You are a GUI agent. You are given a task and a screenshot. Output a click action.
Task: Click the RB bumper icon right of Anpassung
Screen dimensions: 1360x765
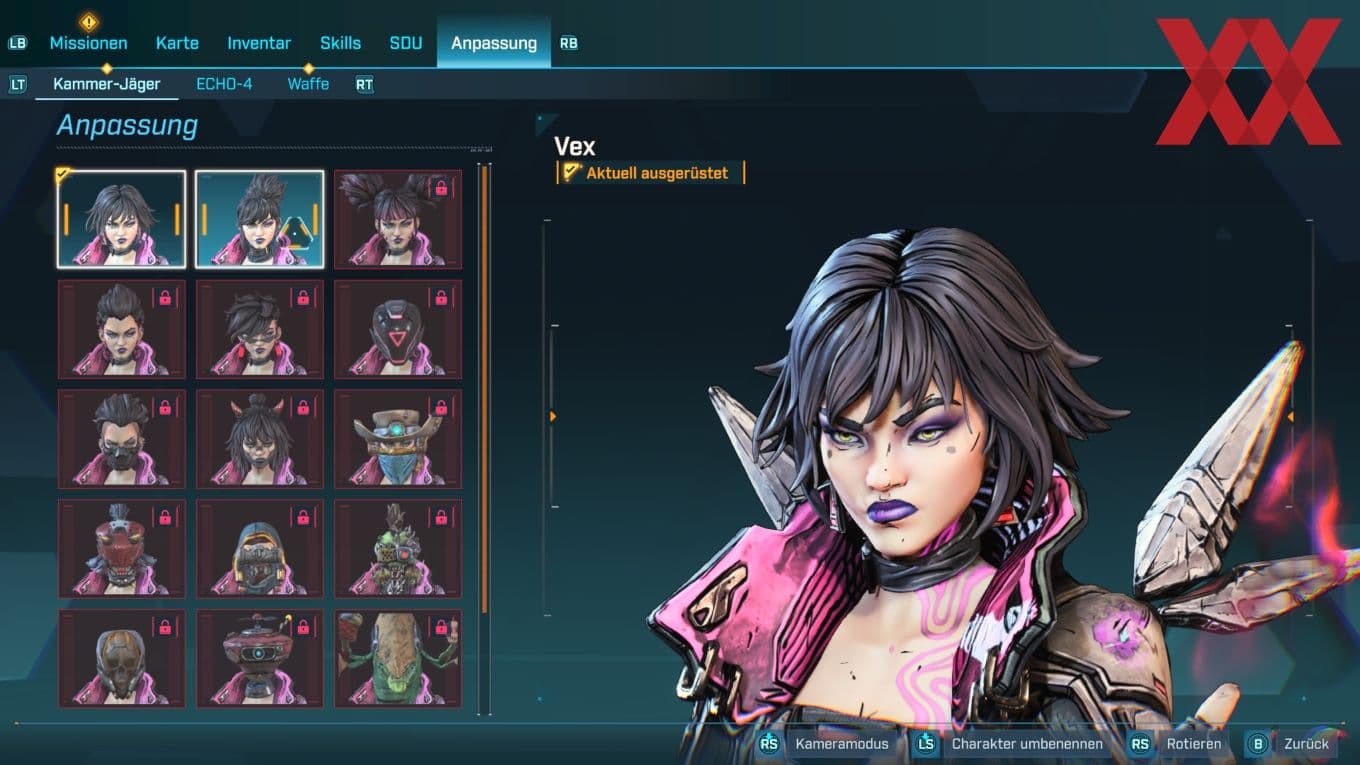click(569, 43)
